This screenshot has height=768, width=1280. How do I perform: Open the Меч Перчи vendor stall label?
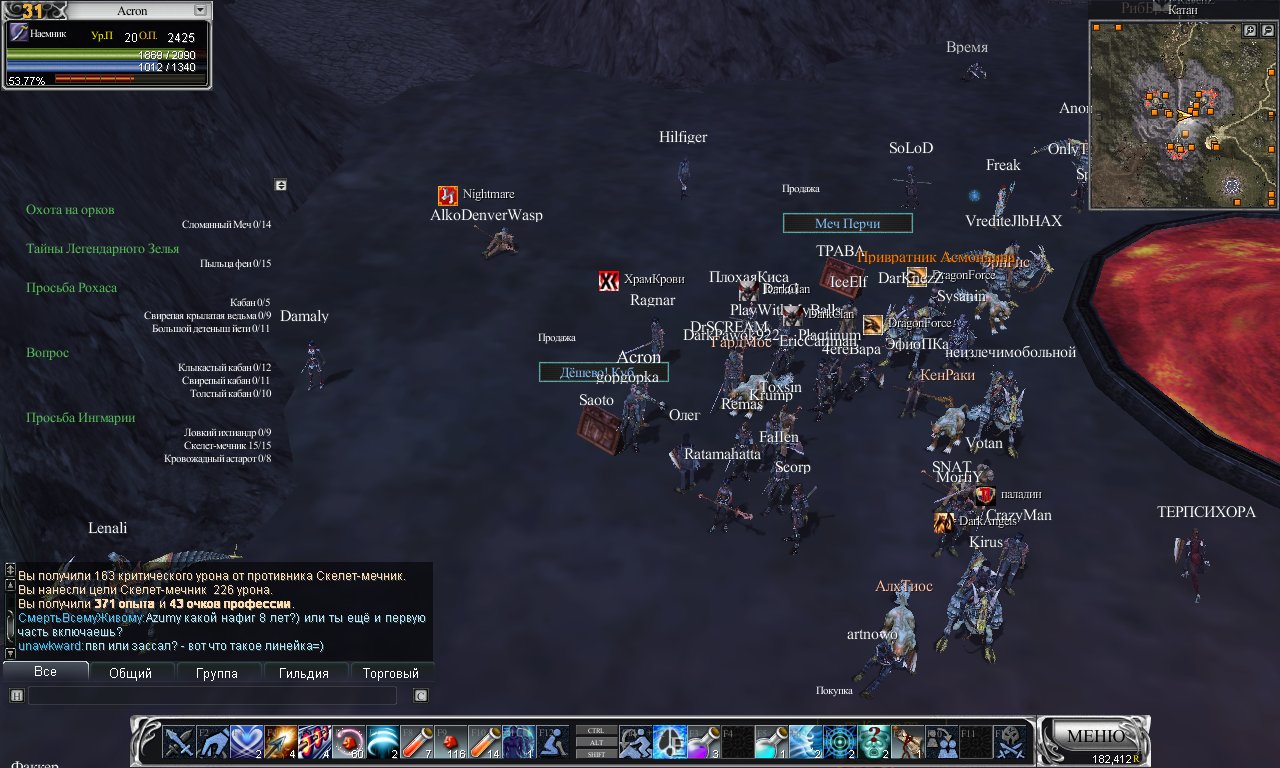pyautogui.click(x=847, y=223)
